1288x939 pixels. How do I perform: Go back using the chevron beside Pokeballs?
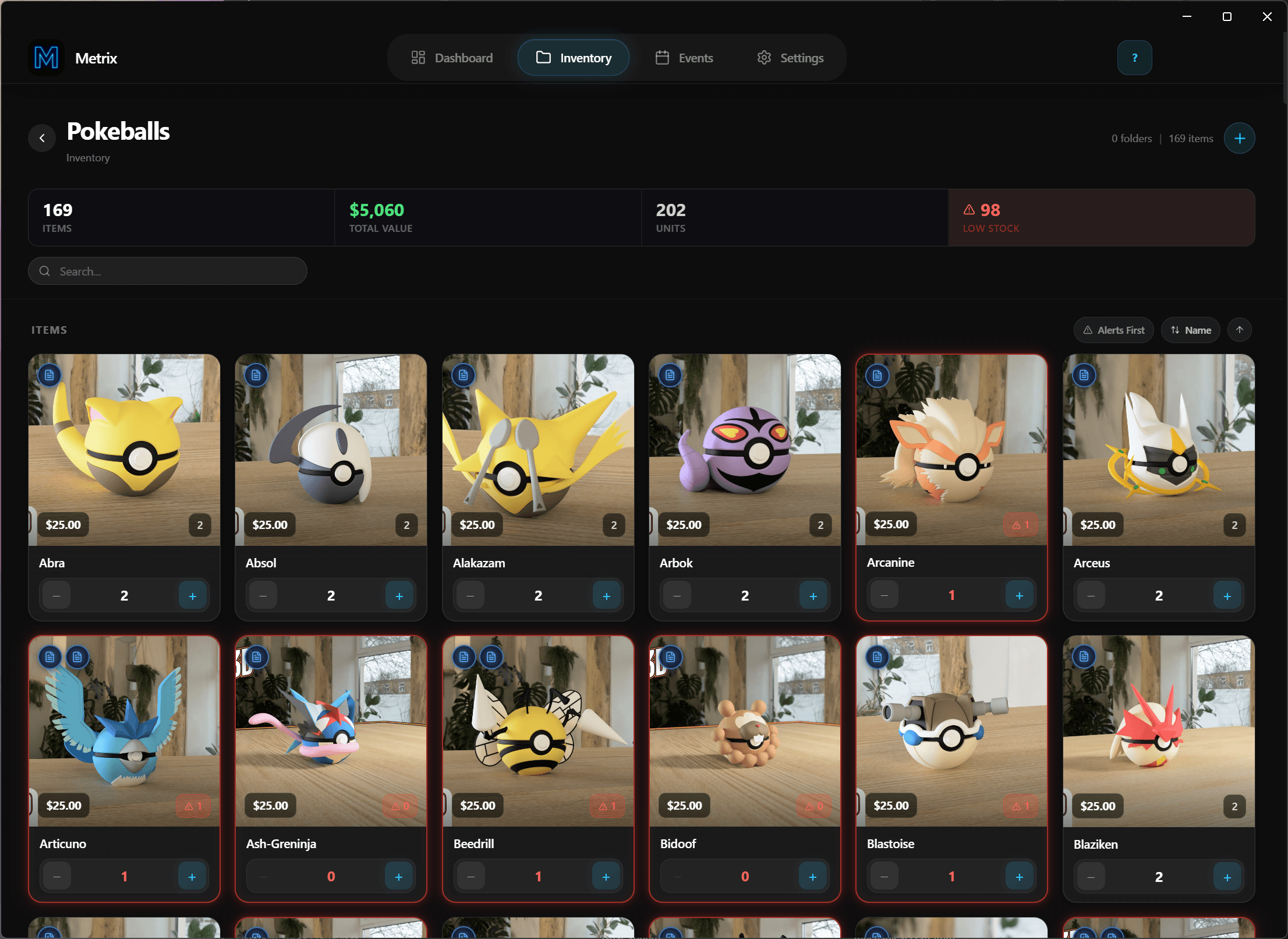(42, 138)
